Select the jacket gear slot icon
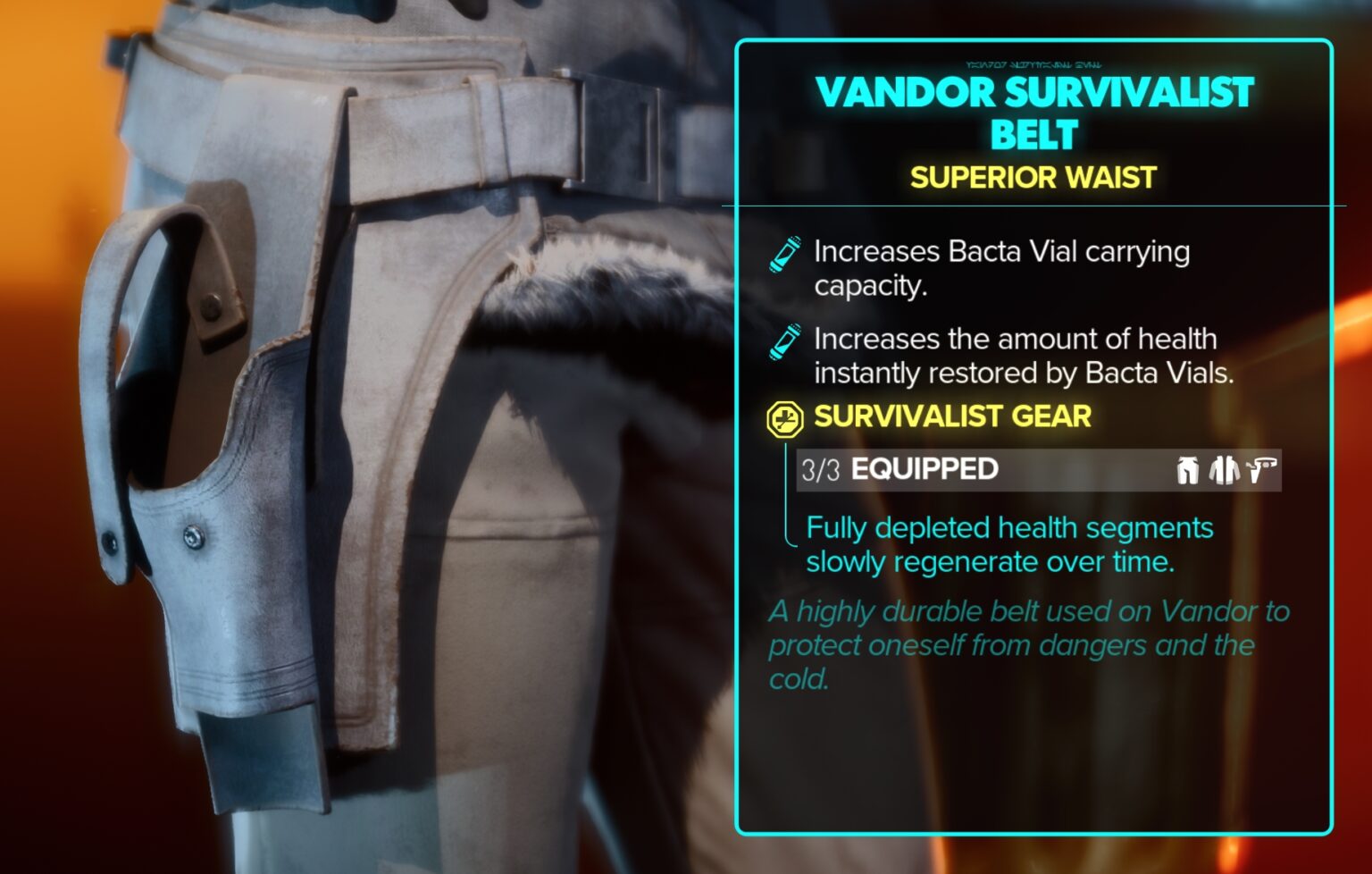 click(1223, 468)
